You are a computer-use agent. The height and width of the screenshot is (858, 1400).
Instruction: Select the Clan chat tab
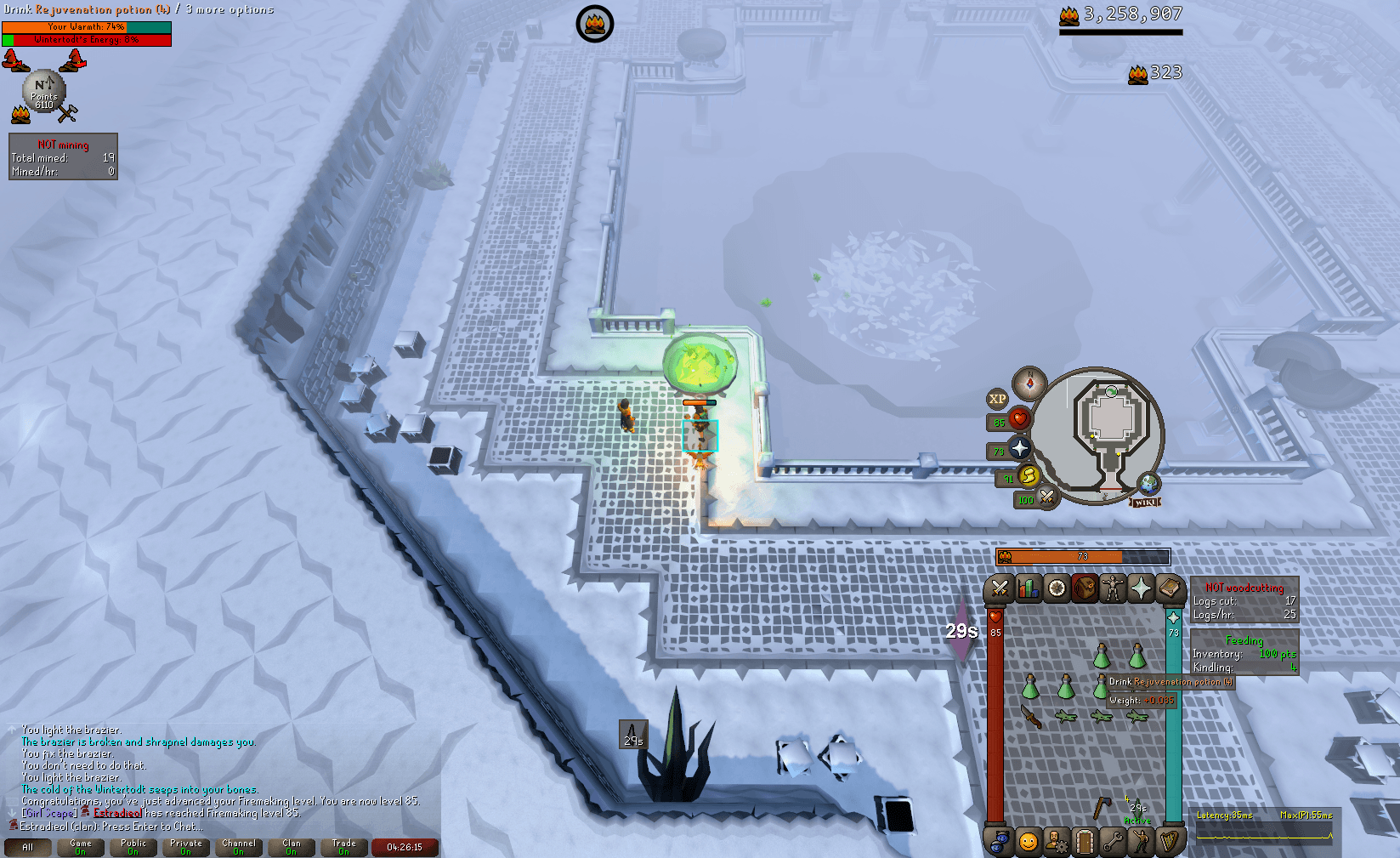click(x=292, y=847)
